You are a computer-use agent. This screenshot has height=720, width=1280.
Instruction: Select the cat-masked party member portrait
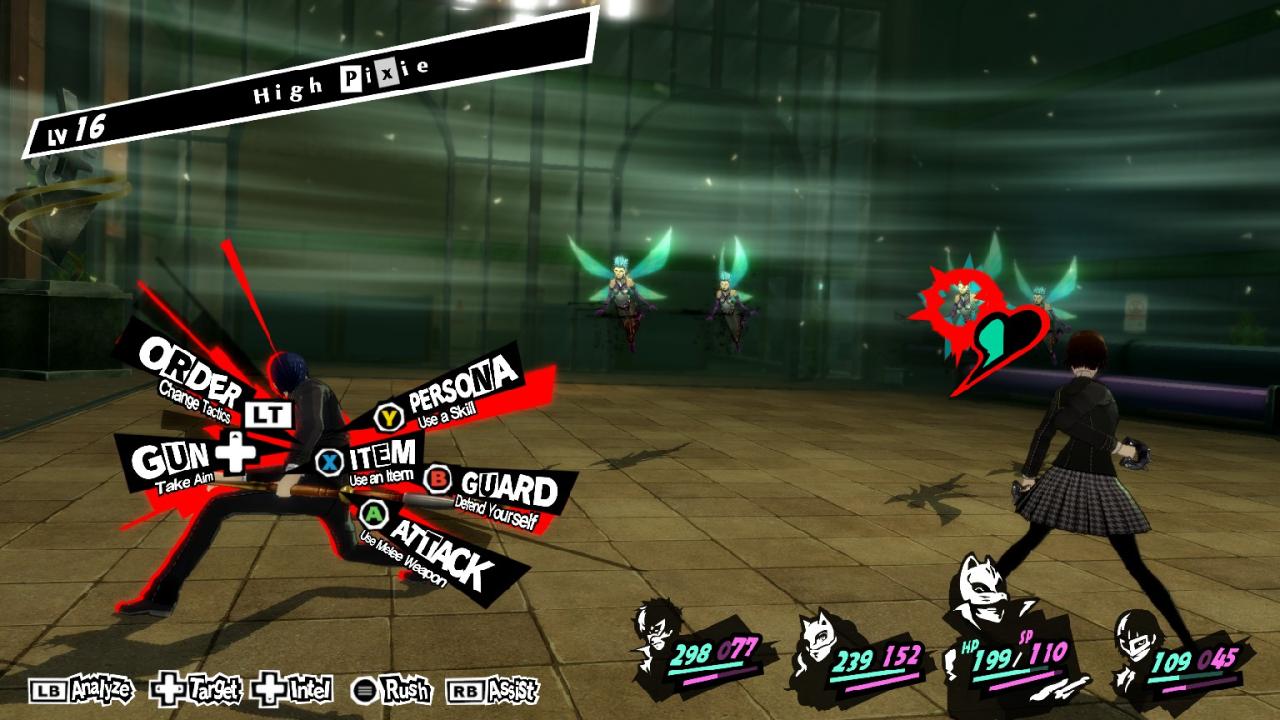822,645
